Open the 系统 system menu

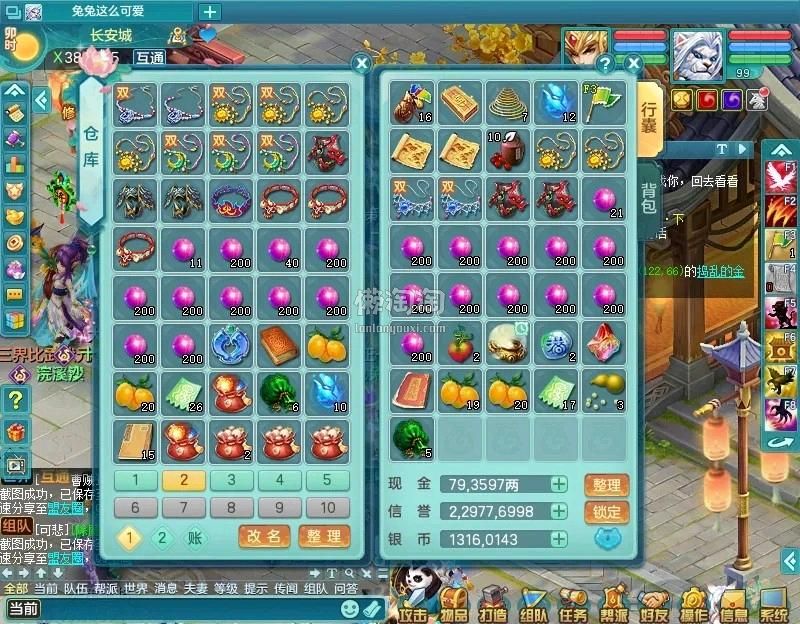coord(773,603)
